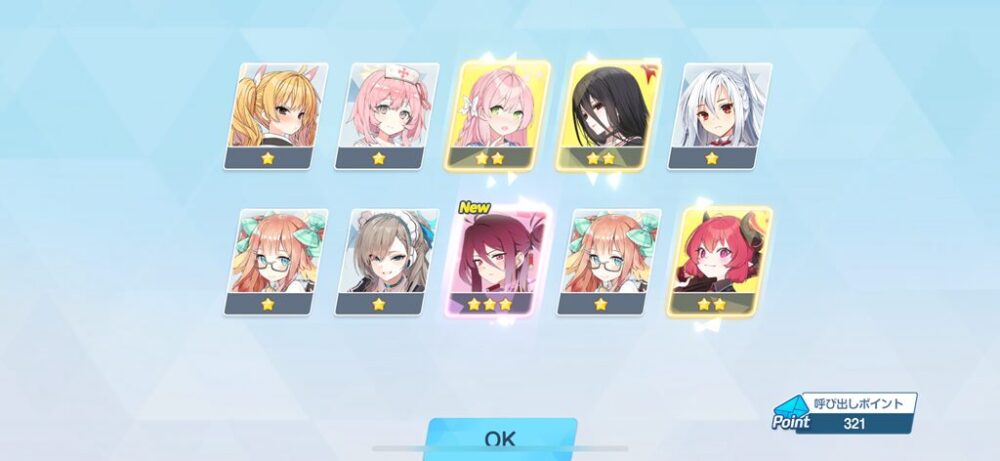Screen dimensions: 1000x461
Task: Confirm the recruitment results with OK
Action: click(x=500, y=440)
